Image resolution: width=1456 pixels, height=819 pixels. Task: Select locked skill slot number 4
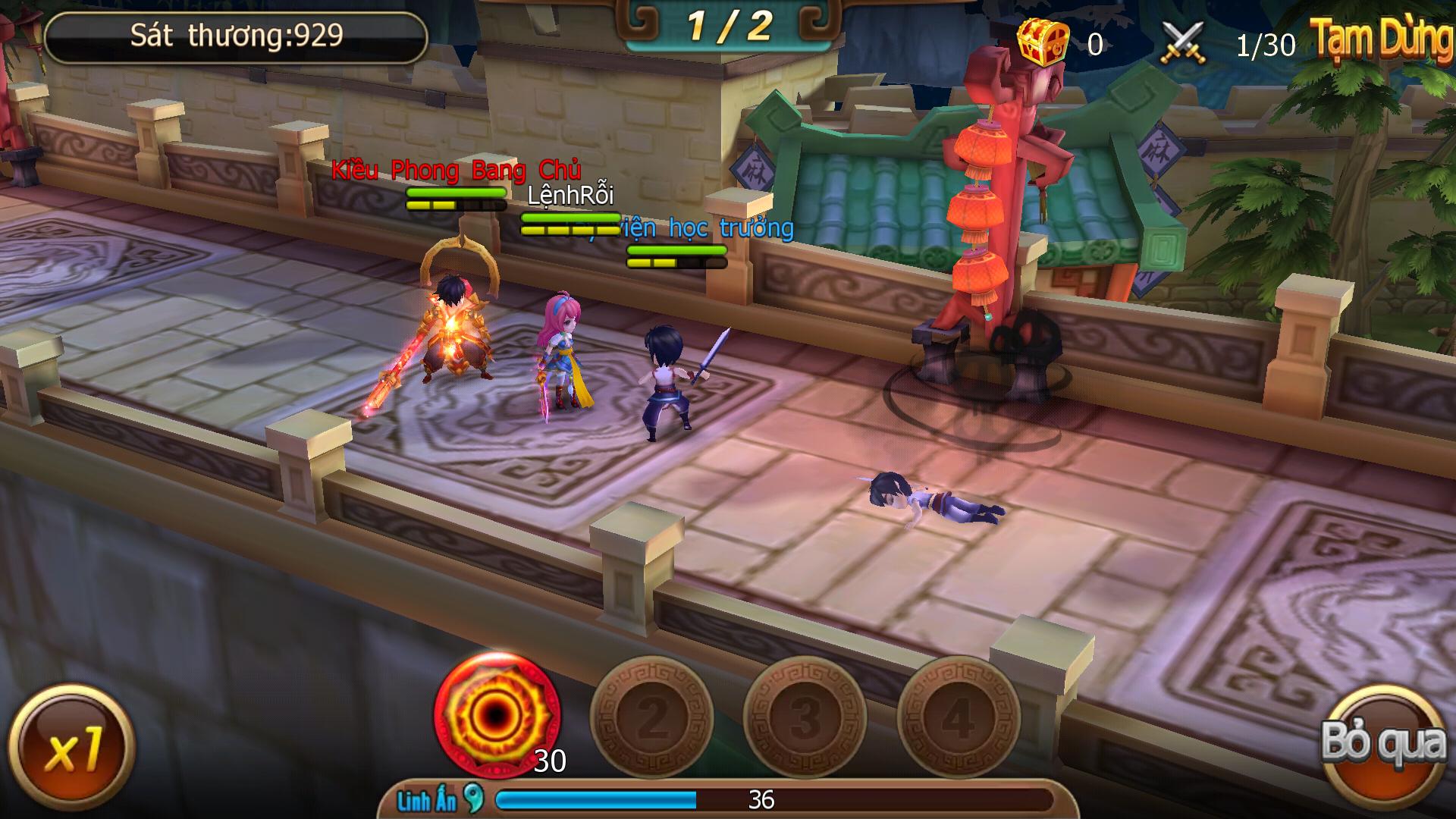pos(958,717)
